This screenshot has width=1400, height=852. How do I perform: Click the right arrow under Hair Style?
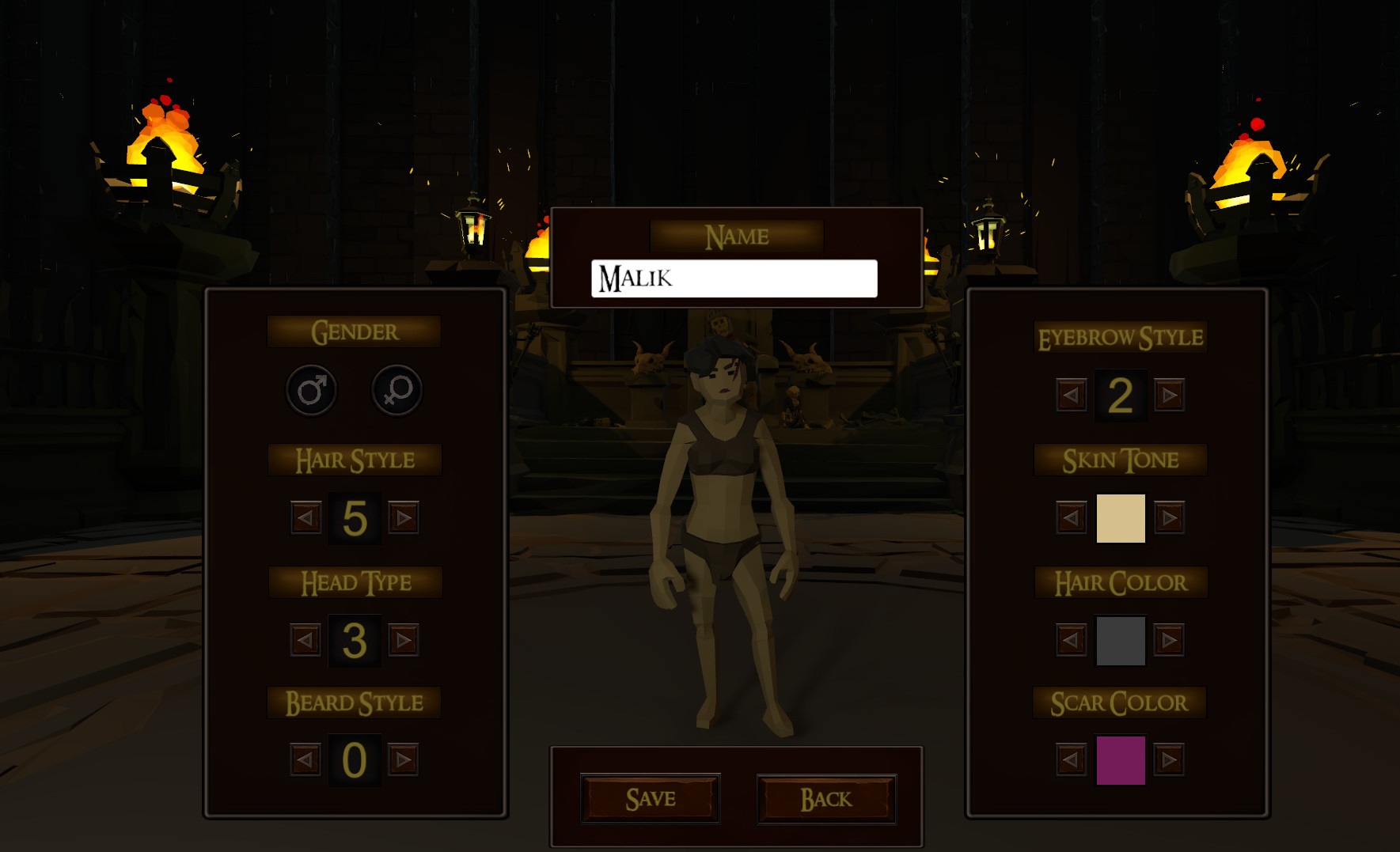[x=404, y=518]
